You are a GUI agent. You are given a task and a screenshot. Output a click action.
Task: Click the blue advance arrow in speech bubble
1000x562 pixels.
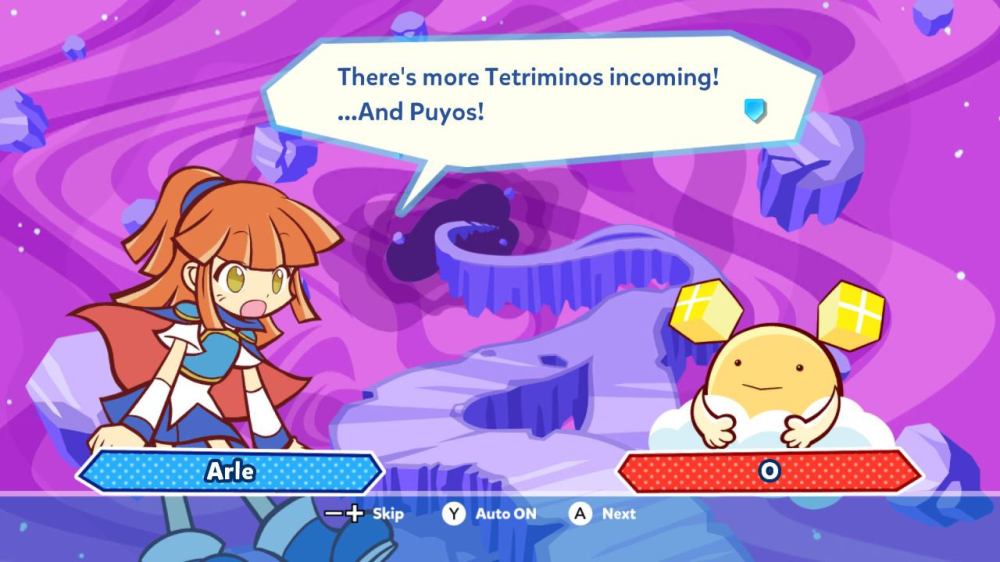tap(755, 109)
